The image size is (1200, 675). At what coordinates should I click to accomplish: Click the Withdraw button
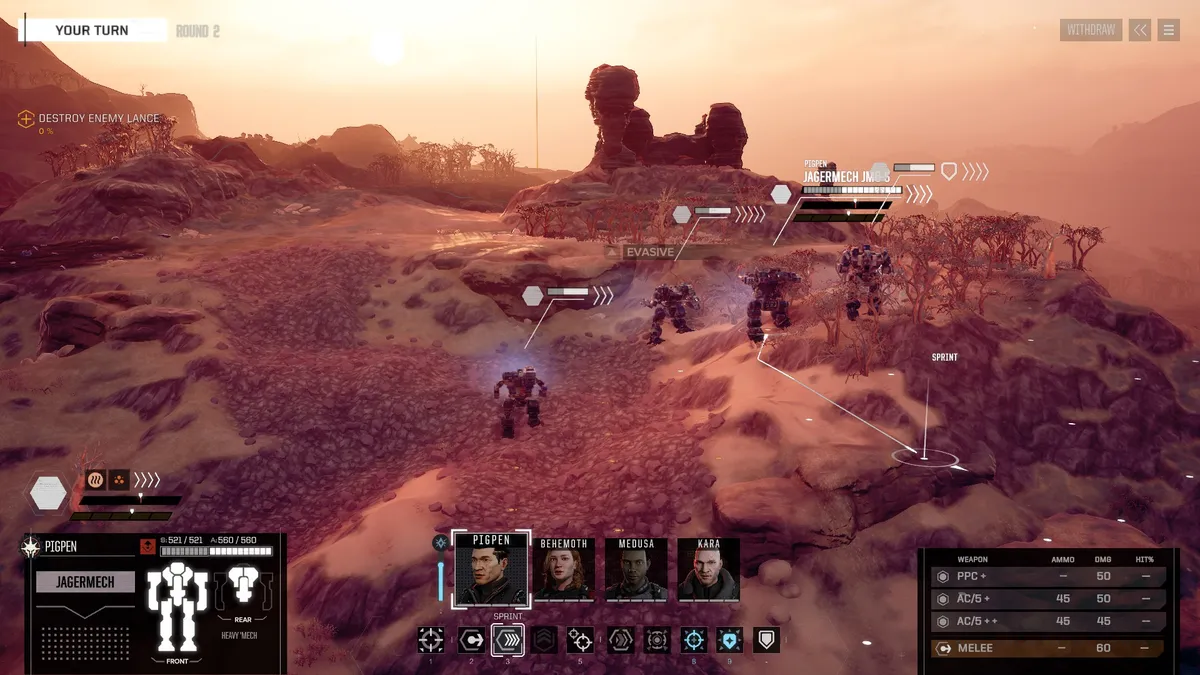pos(1090,30)
